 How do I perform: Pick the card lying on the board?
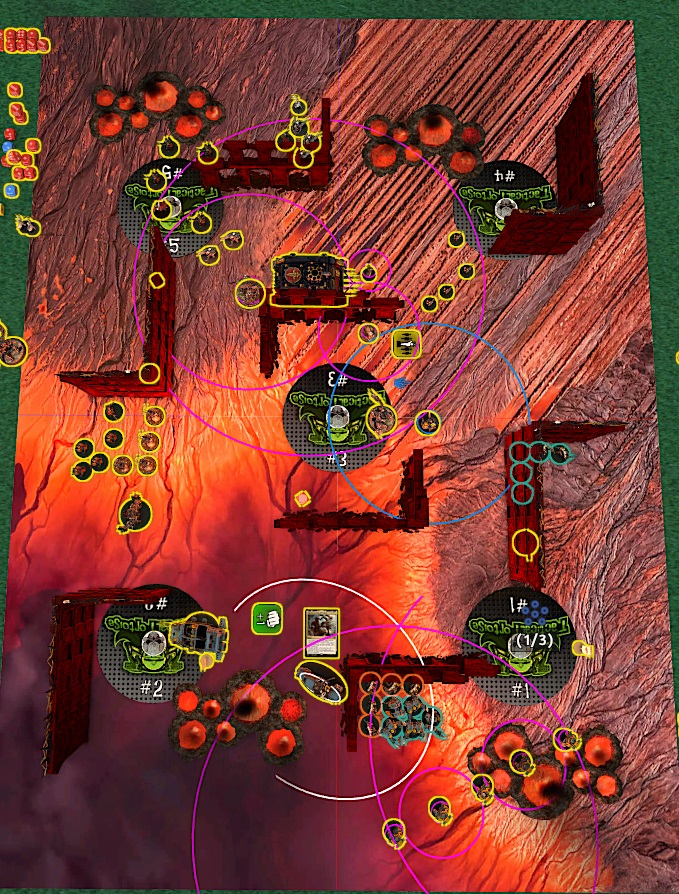(321, 633)
